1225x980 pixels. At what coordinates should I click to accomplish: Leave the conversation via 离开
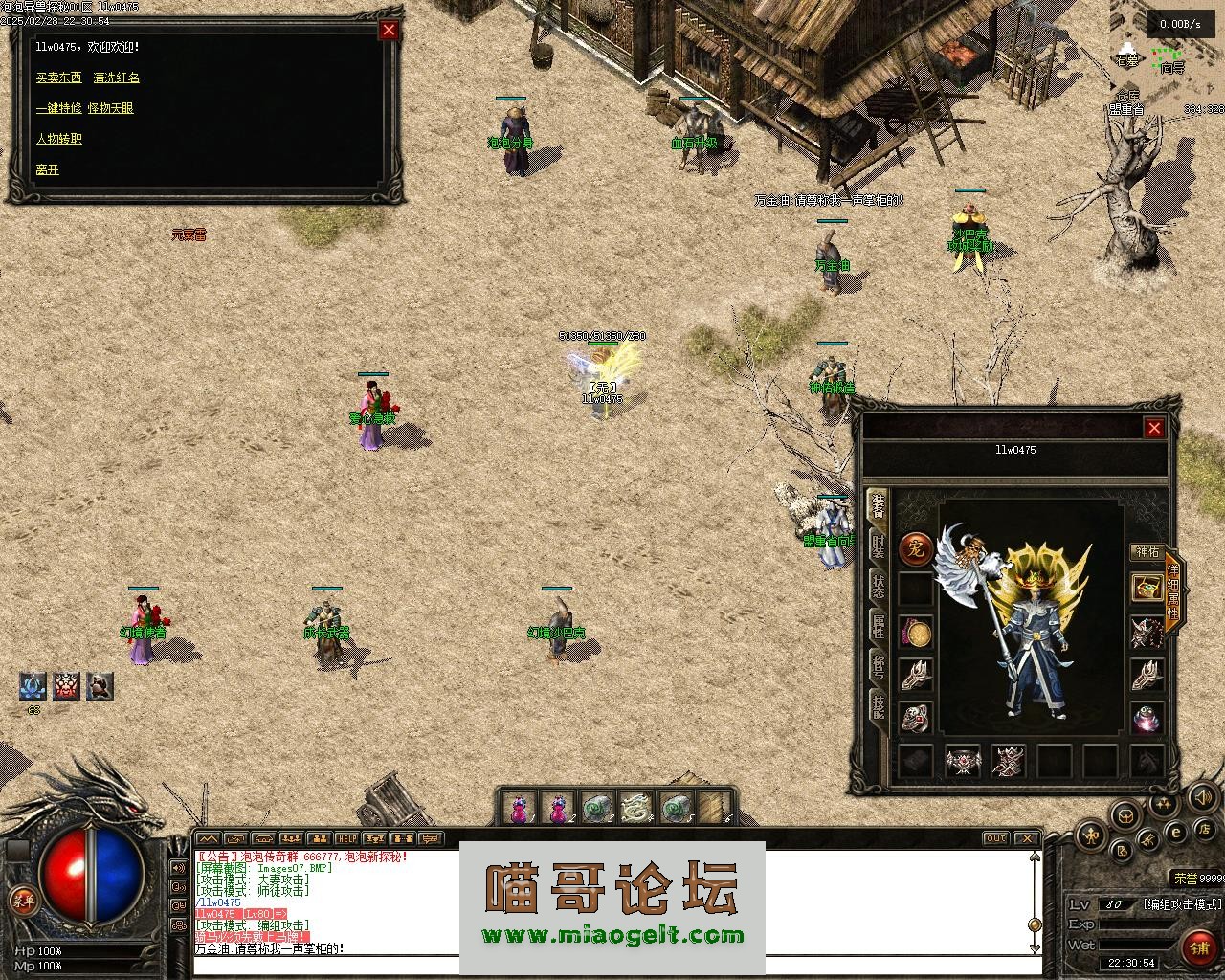click(x=48, y=169)
